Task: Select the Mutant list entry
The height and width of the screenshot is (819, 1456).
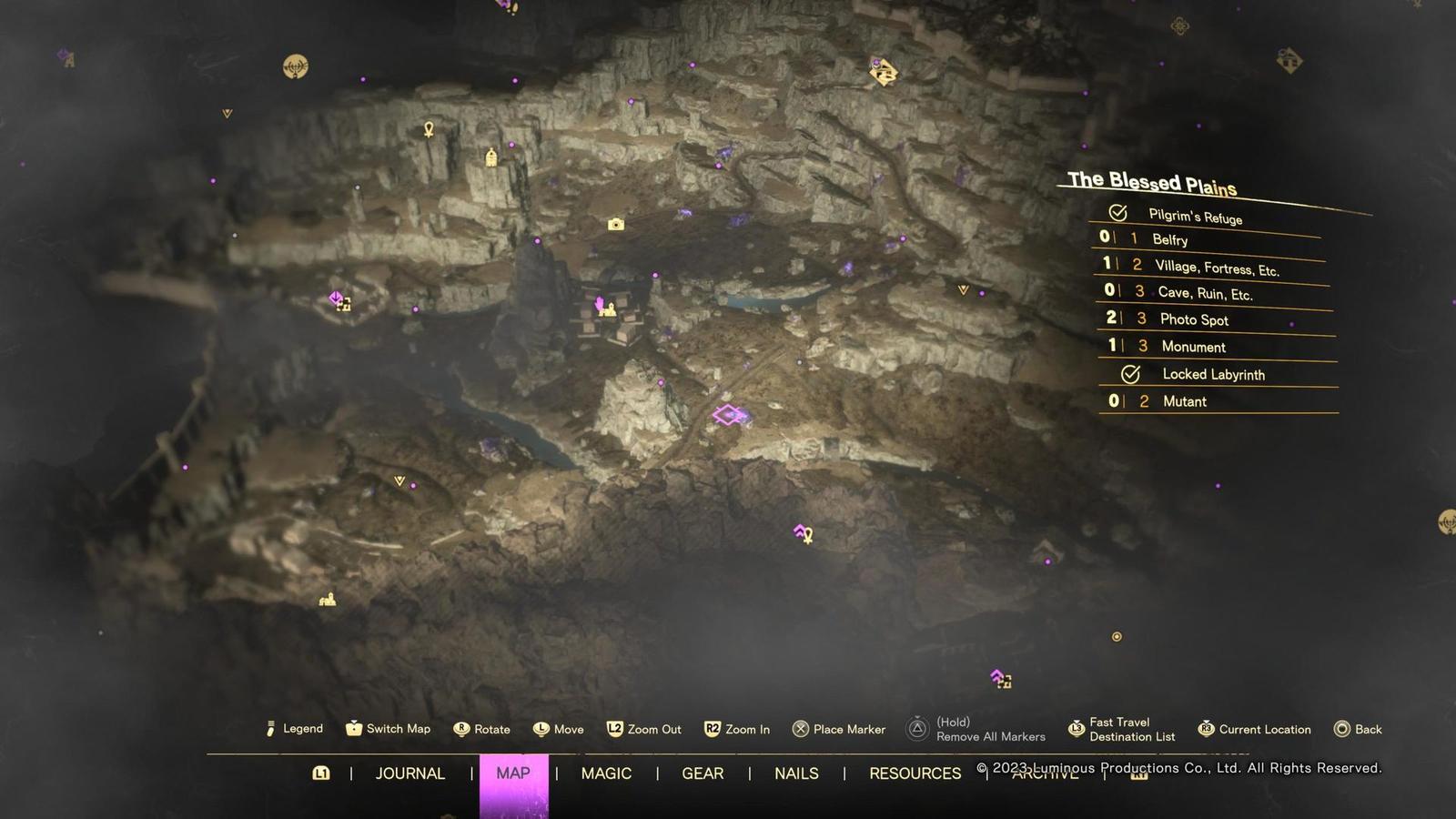Action: pyautogui.click(x=1184, y=401)
